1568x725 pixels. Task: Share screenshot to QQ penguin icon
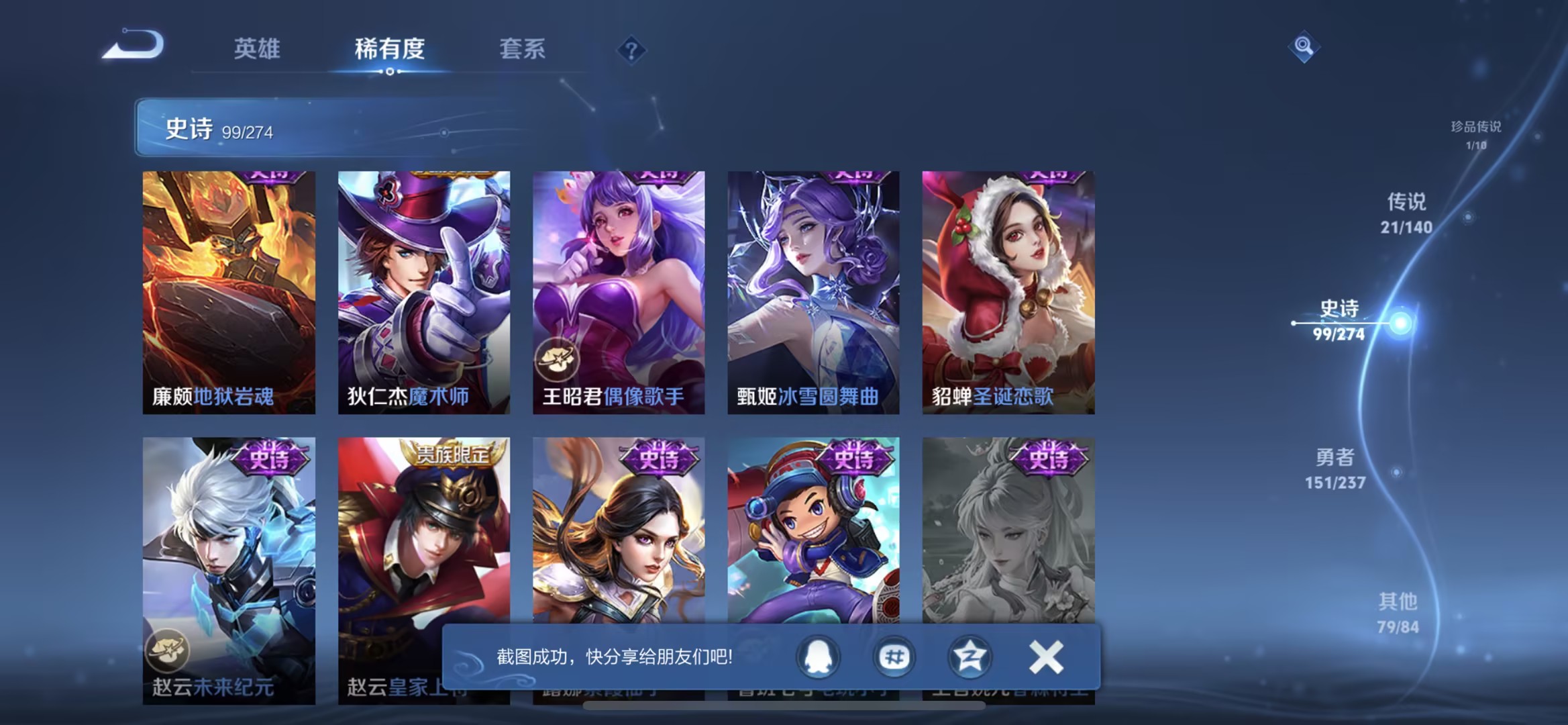(x=818, y=658)
